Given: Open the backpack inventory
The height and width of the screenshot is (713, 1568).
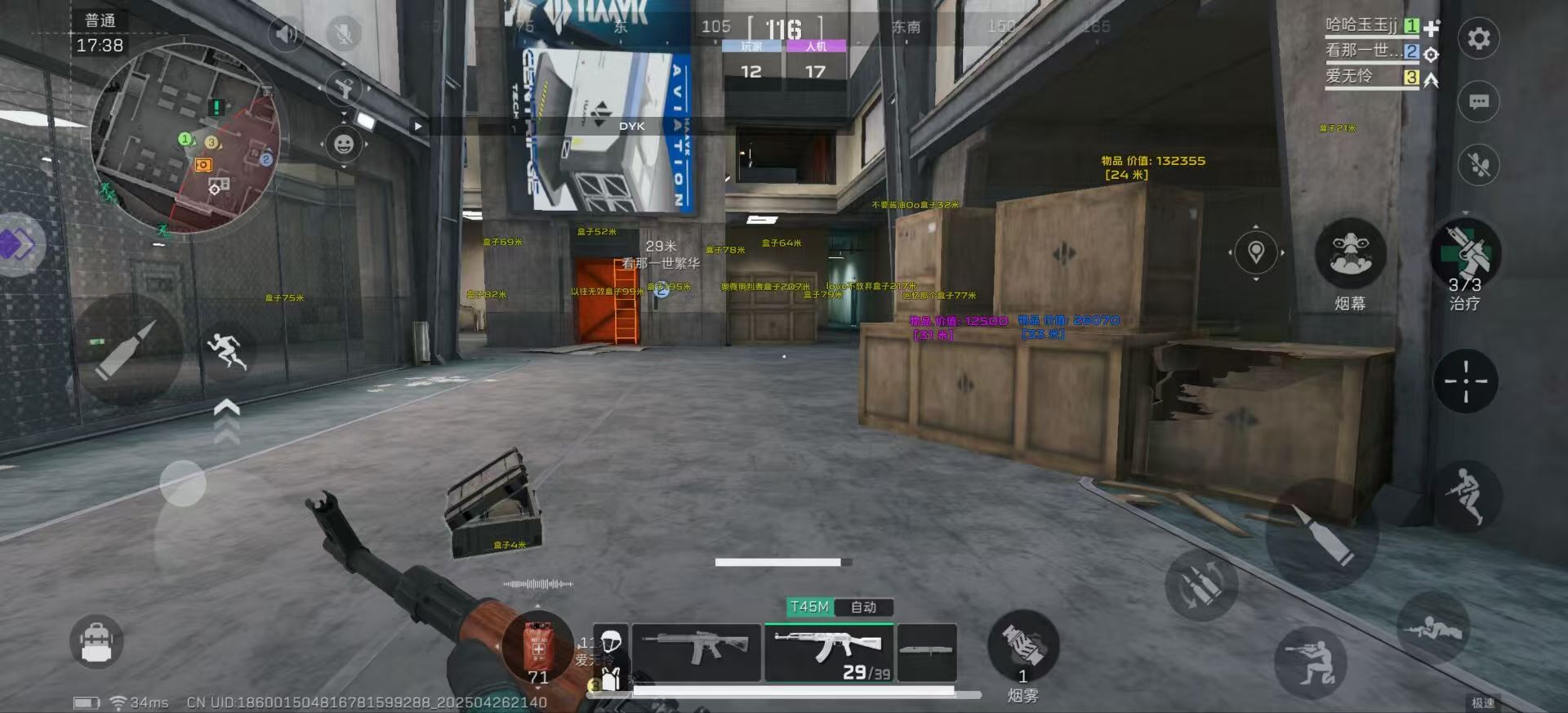Looking at the screenshot, I should point(96,642).
